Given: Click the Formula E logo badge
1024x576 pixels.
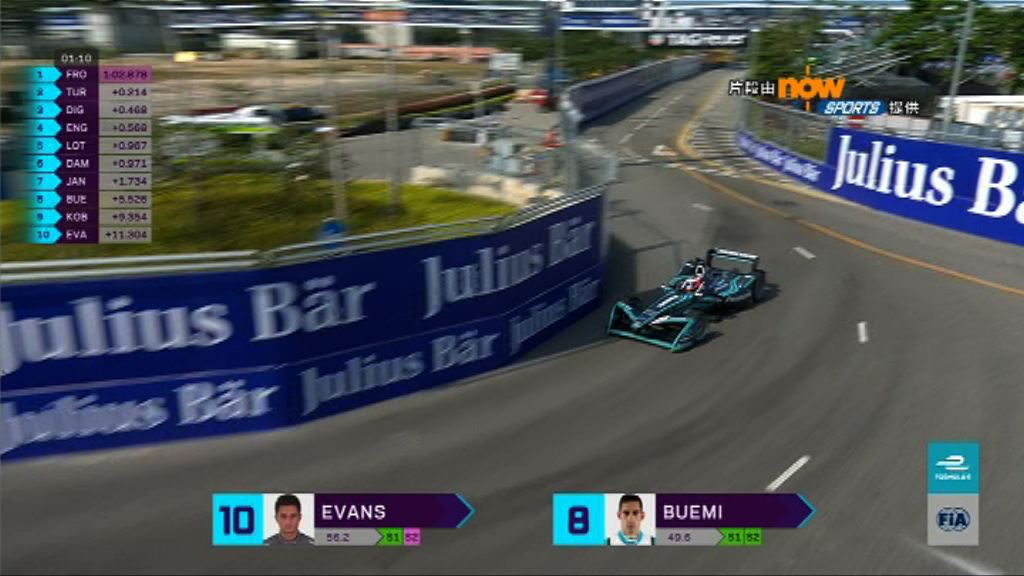Looking at the screenshot, I should pyautogui.click(x=952, y=468).
